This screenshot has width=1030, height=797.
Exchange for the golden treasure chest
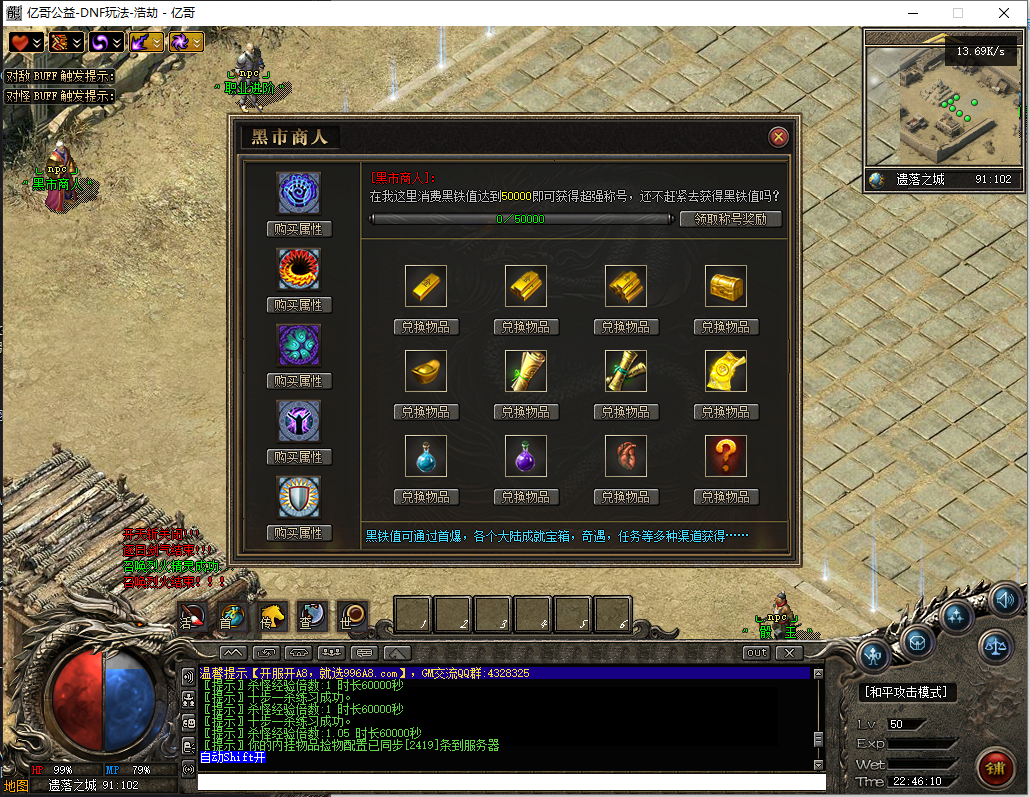726,327
